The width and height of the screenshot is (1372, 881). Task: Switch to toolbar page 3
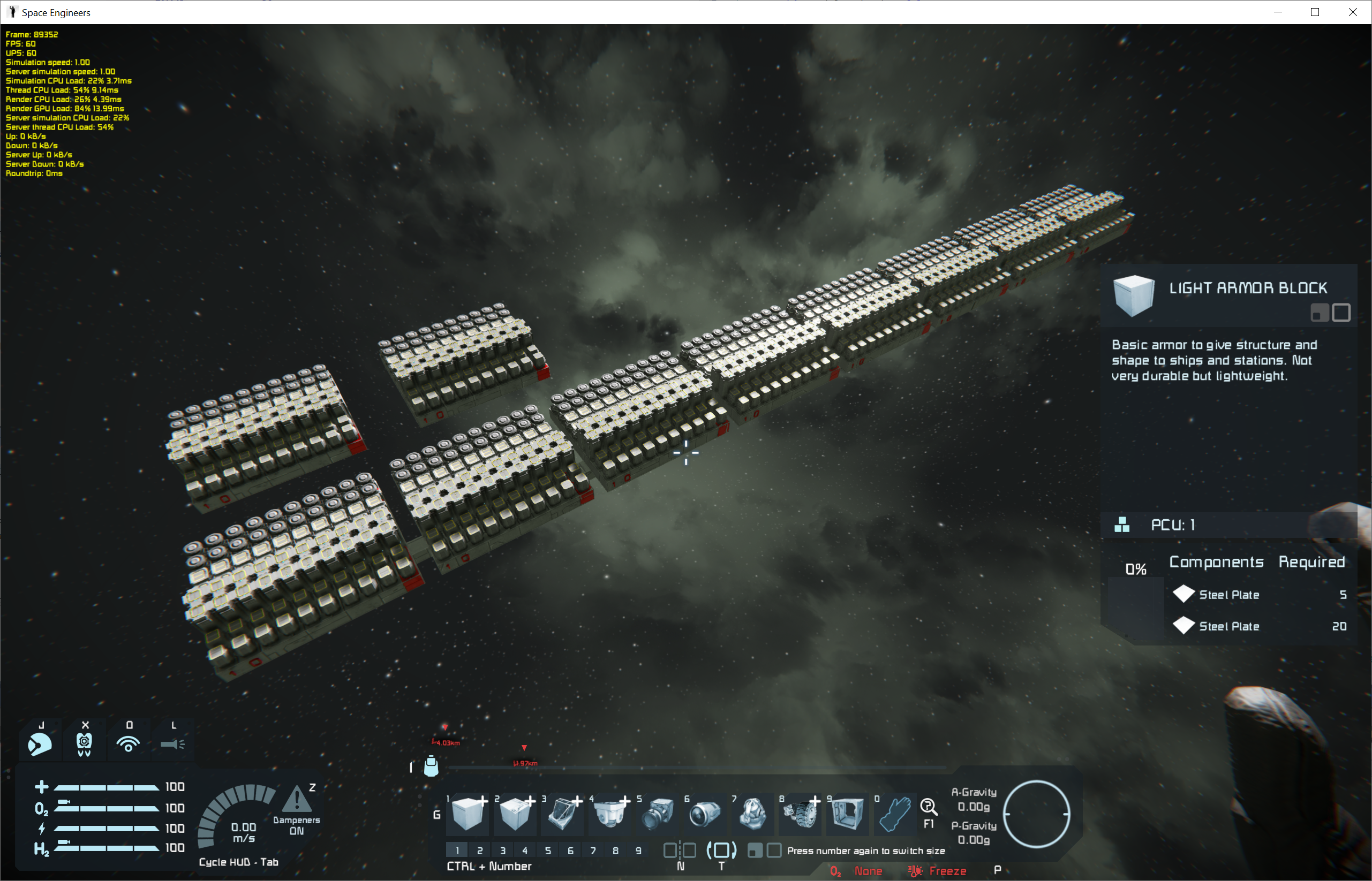point(502,850)
